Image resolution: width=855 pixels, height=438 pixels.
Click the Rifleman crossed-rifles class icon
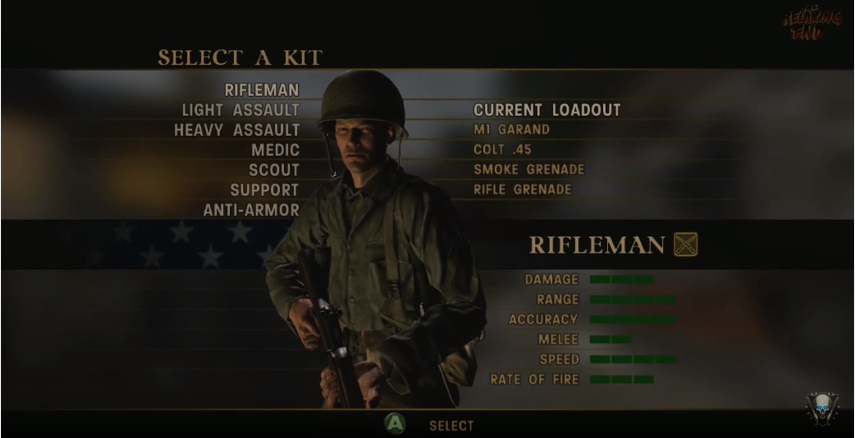pyautogui.click(x=686, y=244)
